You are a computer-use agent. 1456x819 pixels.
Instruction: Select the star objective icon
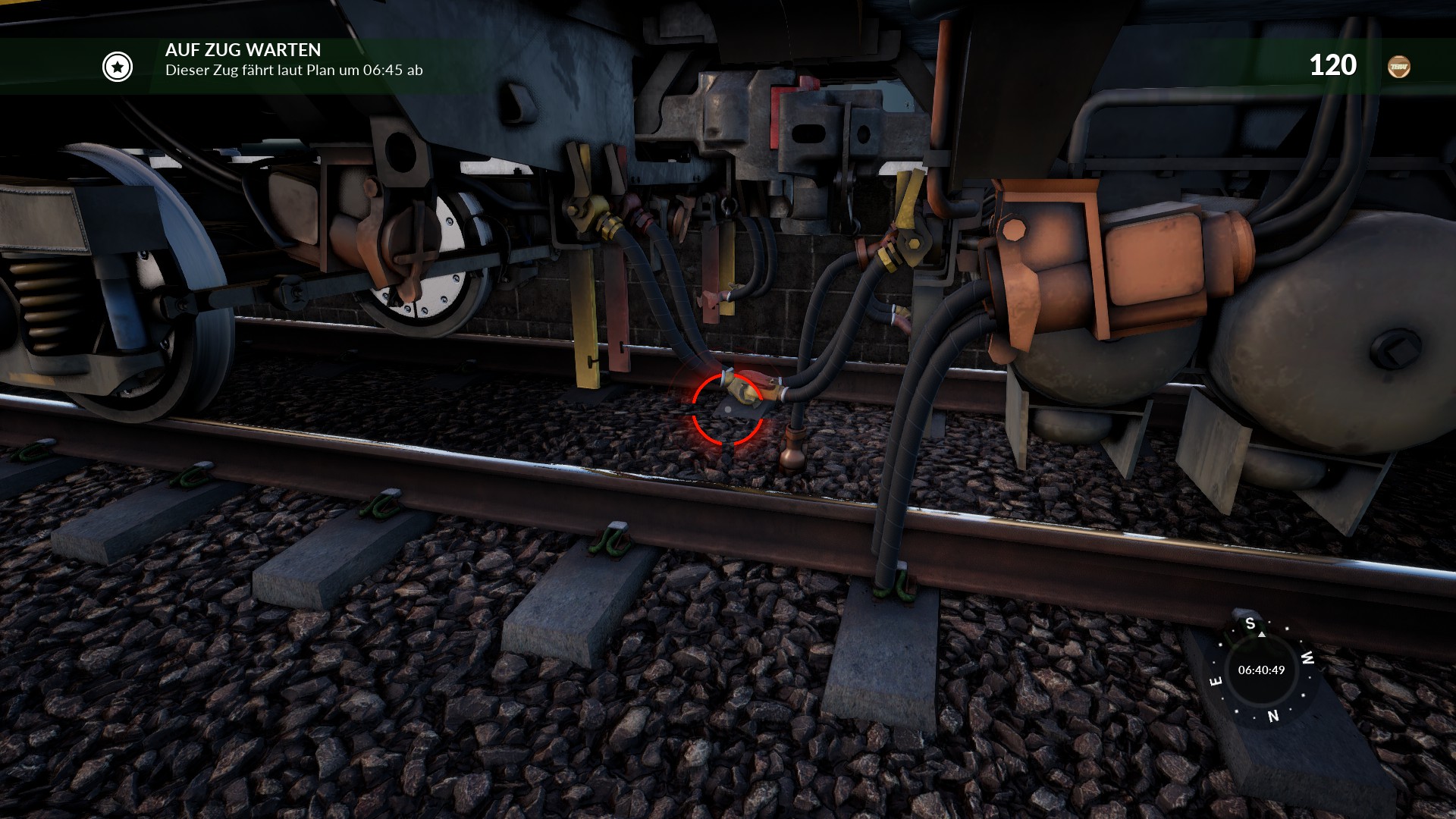point(118,67)
